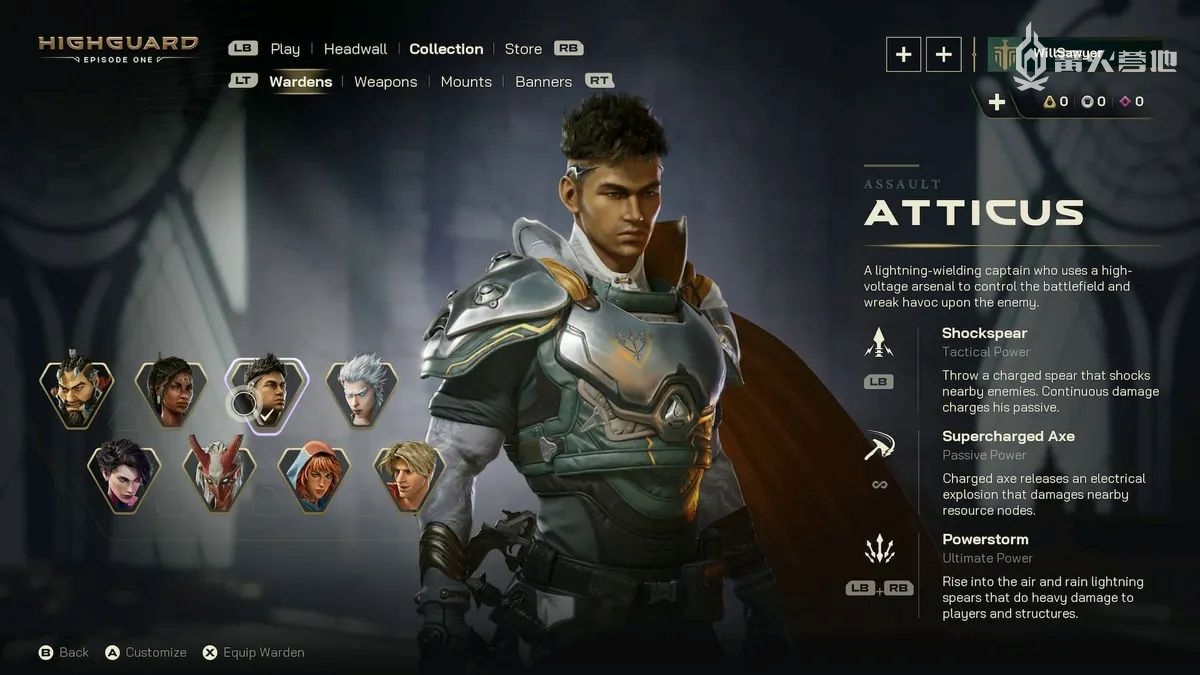This screenshot has width=1200, height=675.
Task: Show the Wardens sub-tab
Action: coord(300,82)
